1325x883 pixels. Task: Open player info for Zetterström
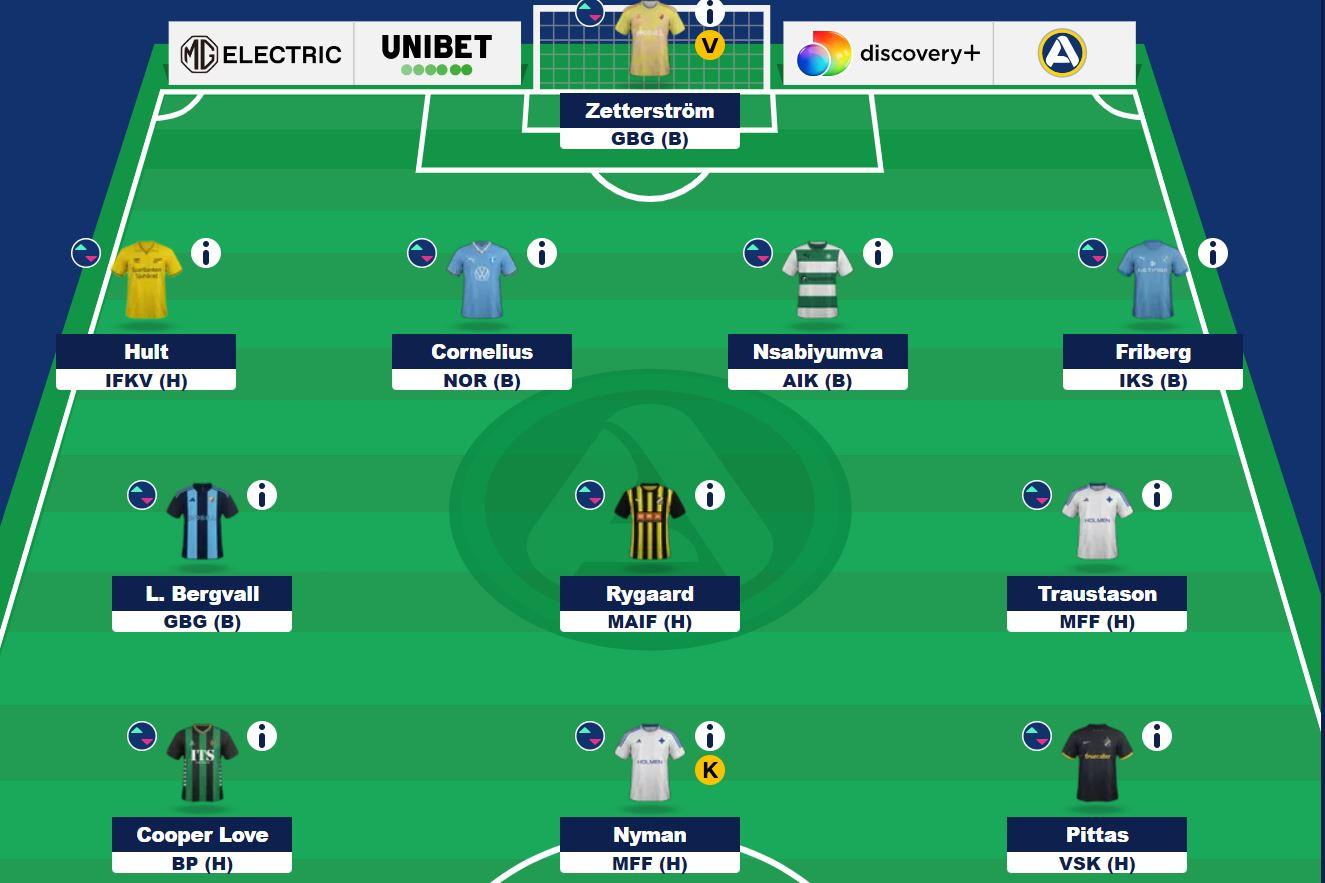tap(710, 14)
